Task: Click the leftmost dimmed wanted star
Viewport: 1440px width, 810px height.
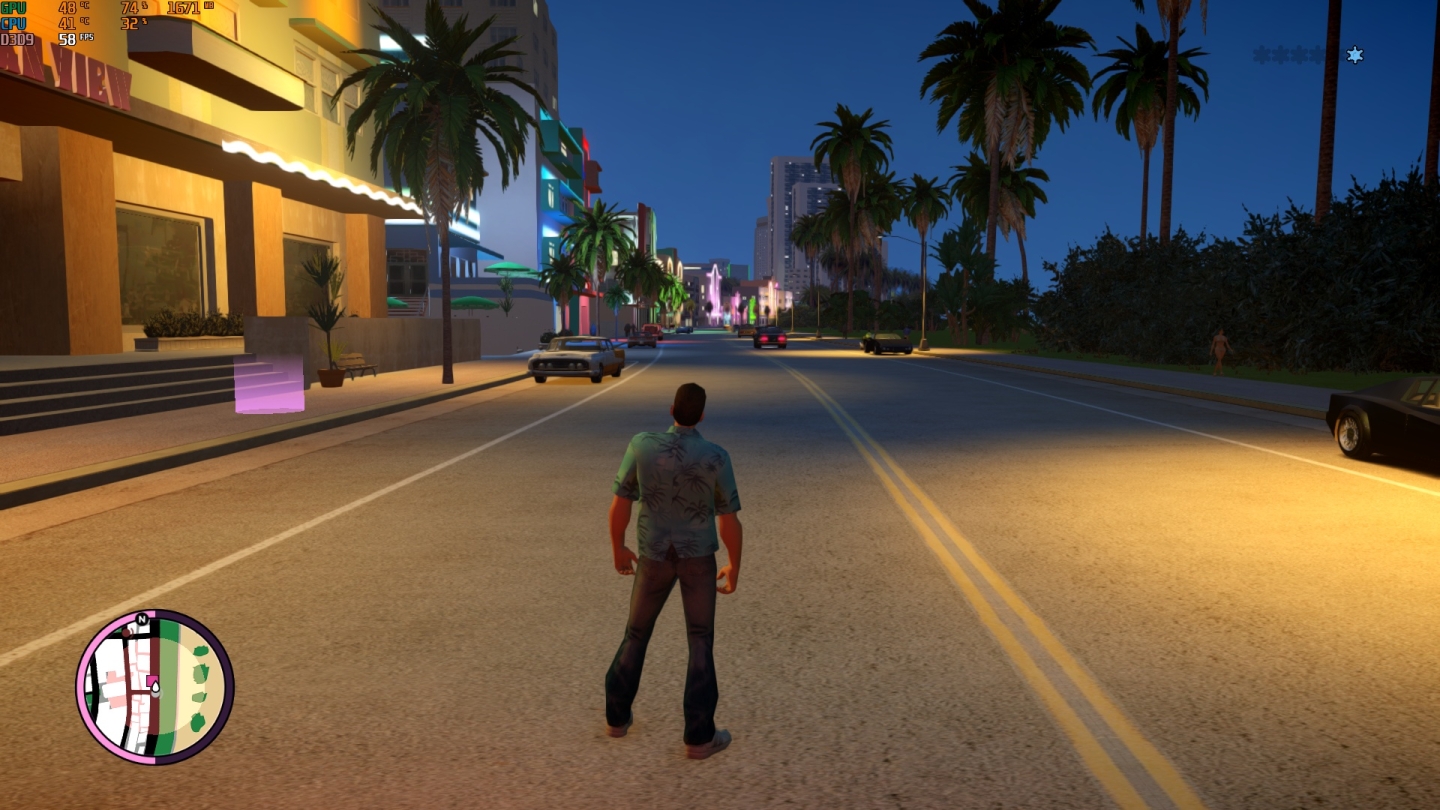Action: pos(1260,55)
